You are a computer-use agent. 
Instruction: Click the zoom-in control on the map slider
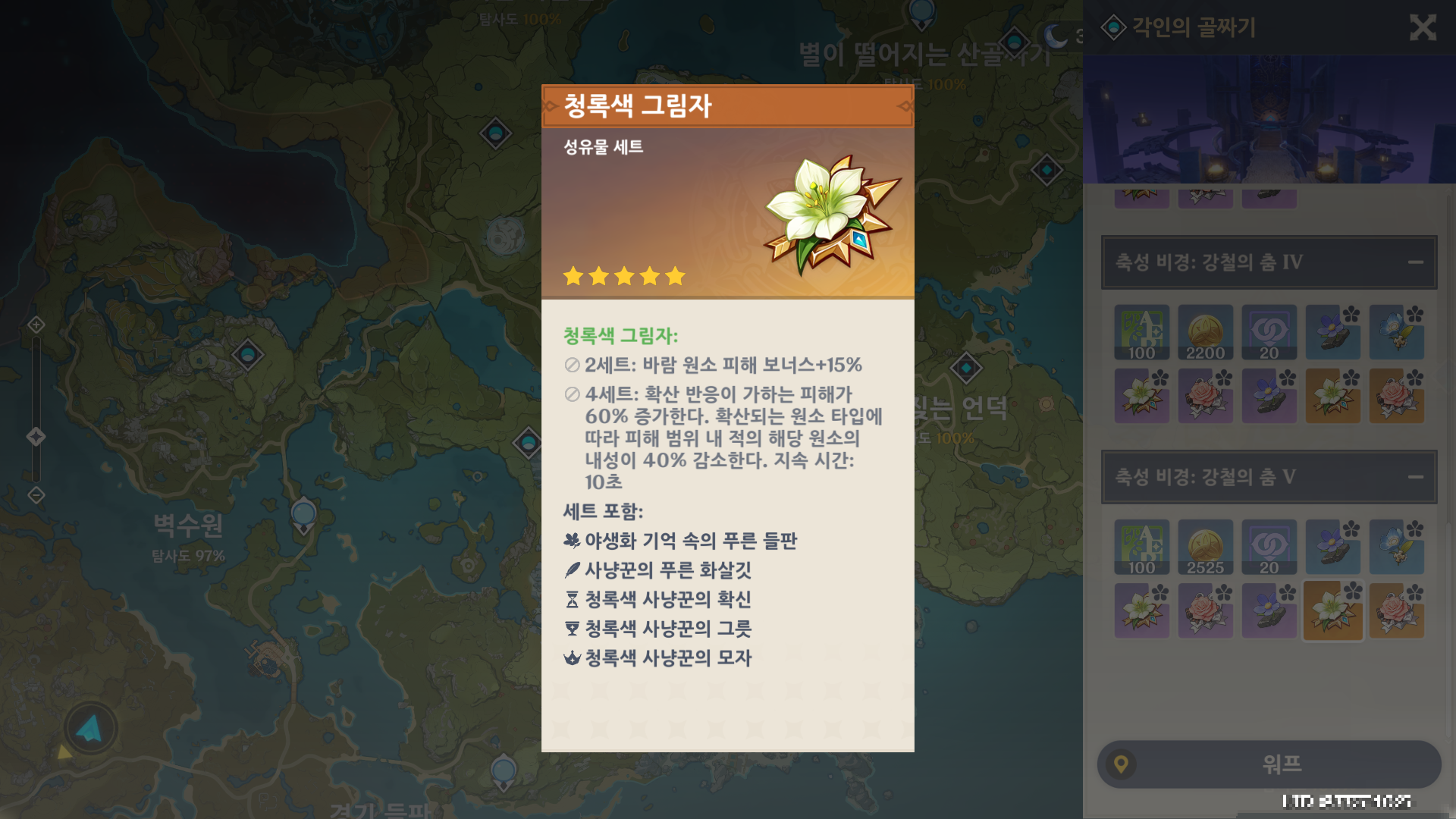35,325
